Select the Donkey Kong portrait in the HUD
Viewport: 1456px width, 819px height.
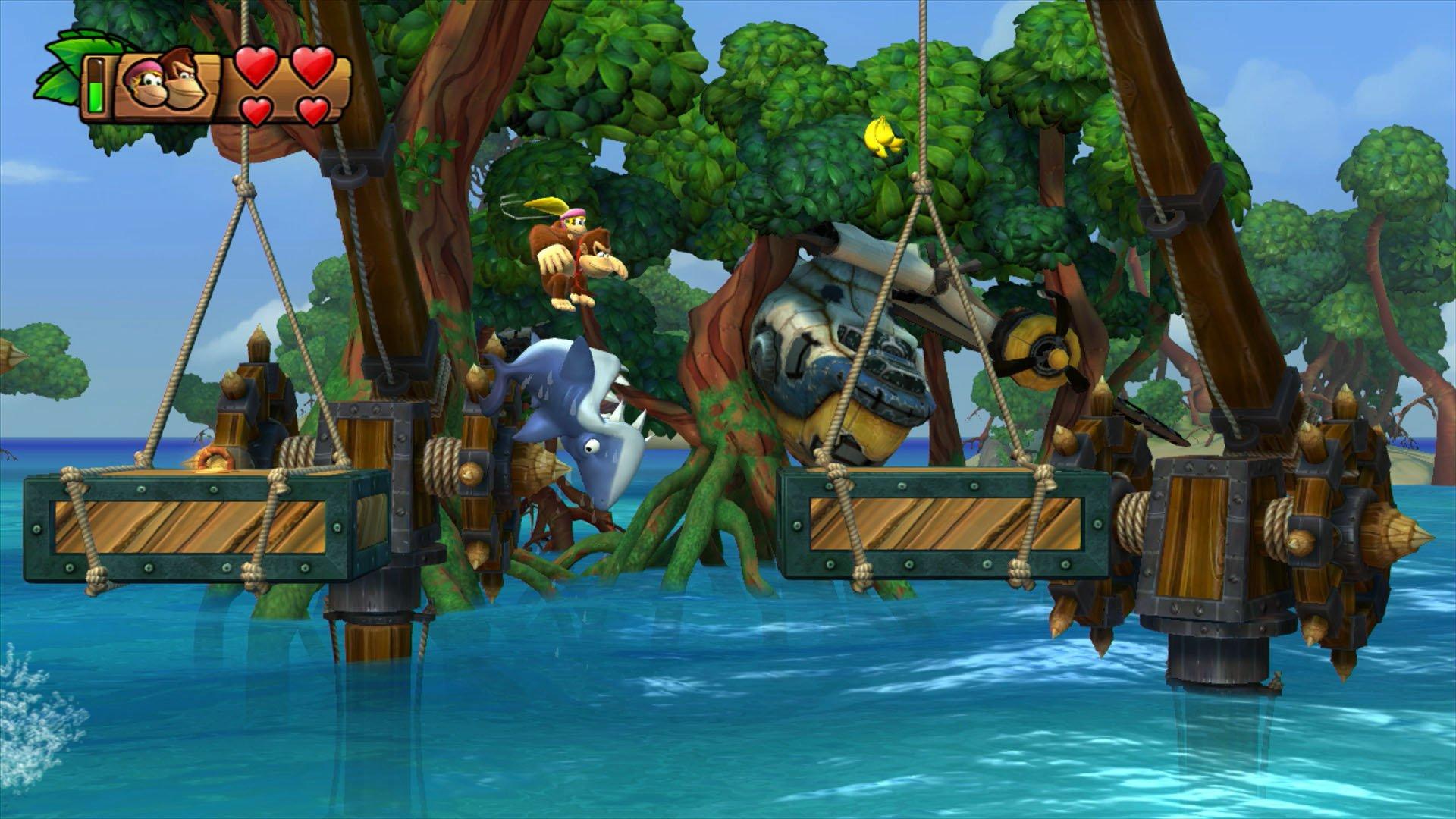click(x=182, y=83)
